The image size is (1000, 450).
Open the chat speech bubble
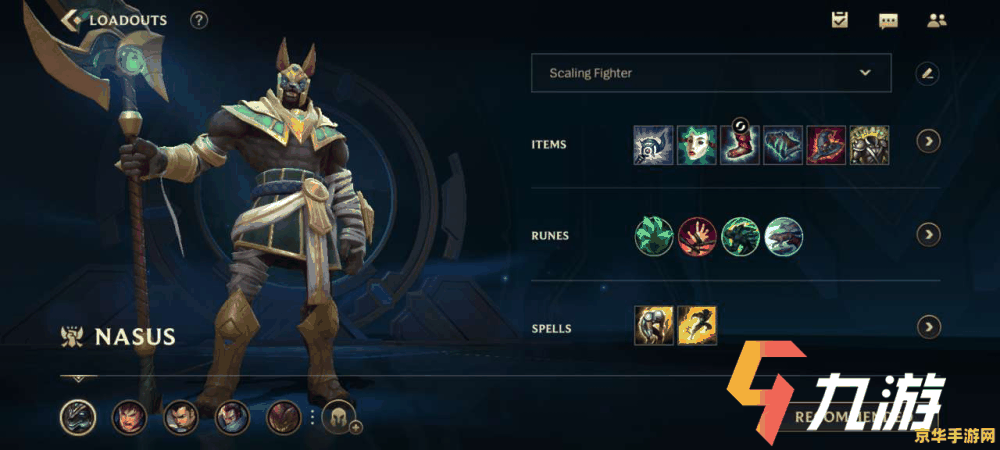888,20
